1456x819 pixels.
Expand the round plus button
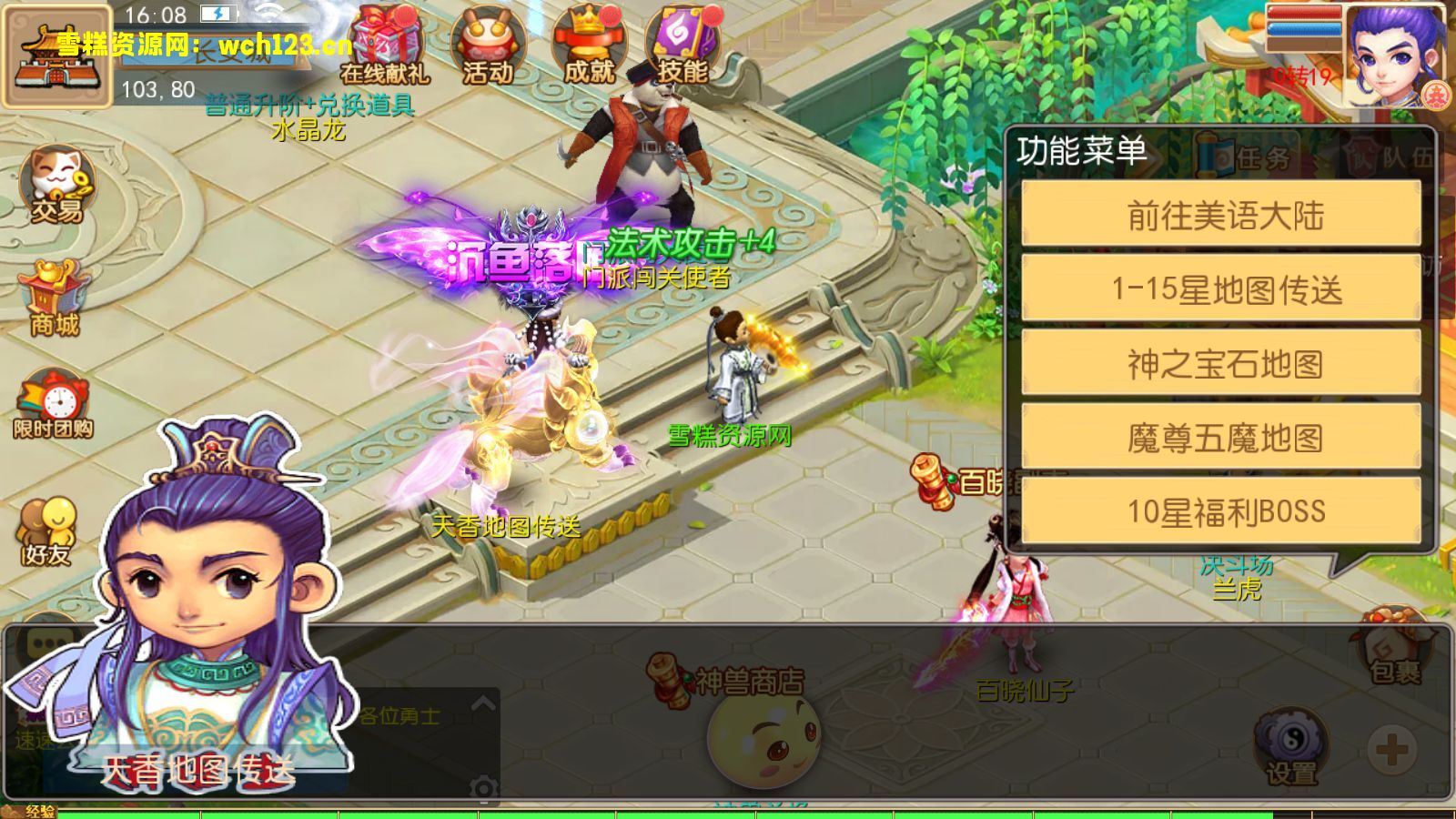coord(1391,750)
